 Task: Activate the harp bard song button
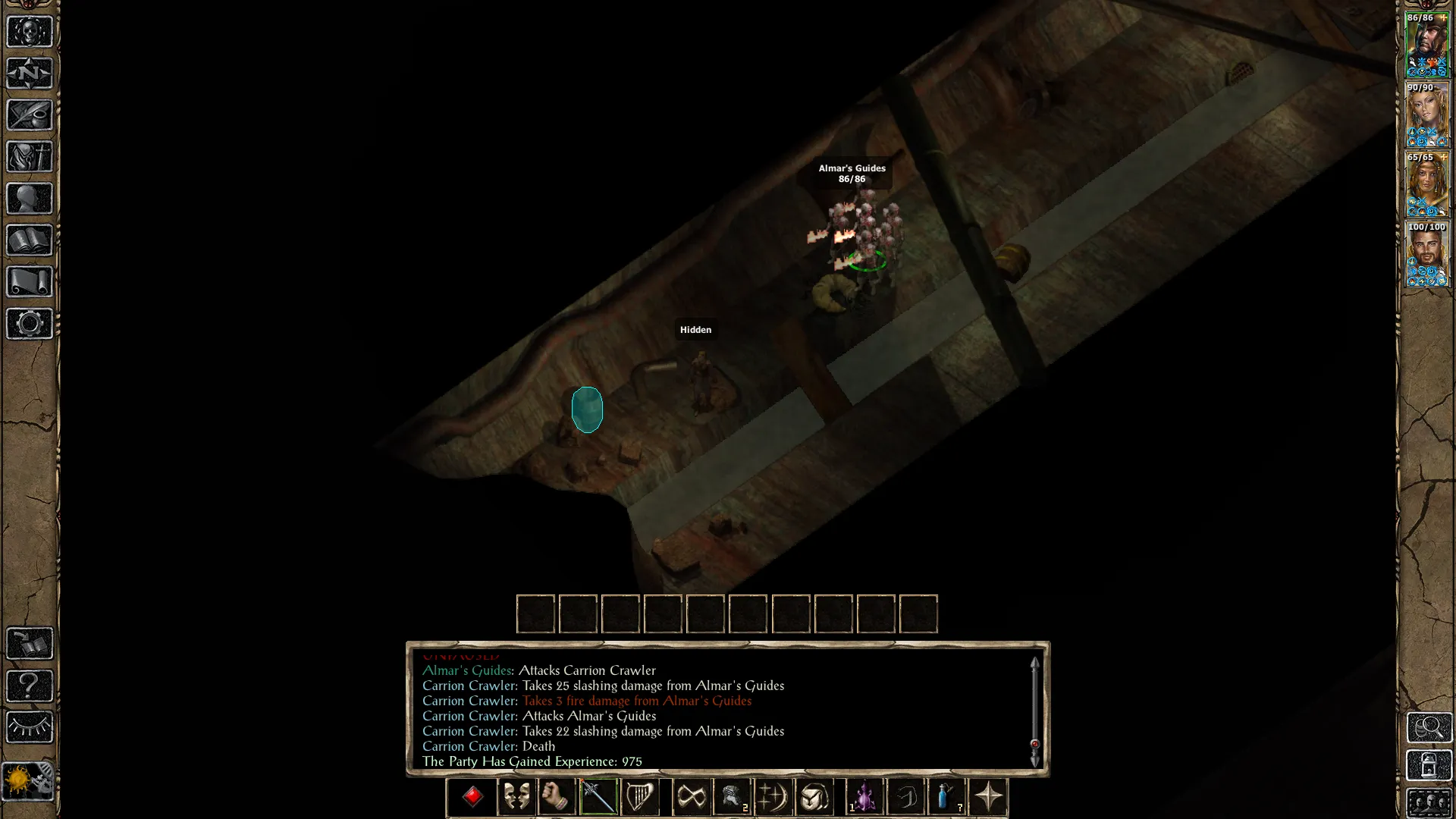pyautogui.click(x=639, y=797)
